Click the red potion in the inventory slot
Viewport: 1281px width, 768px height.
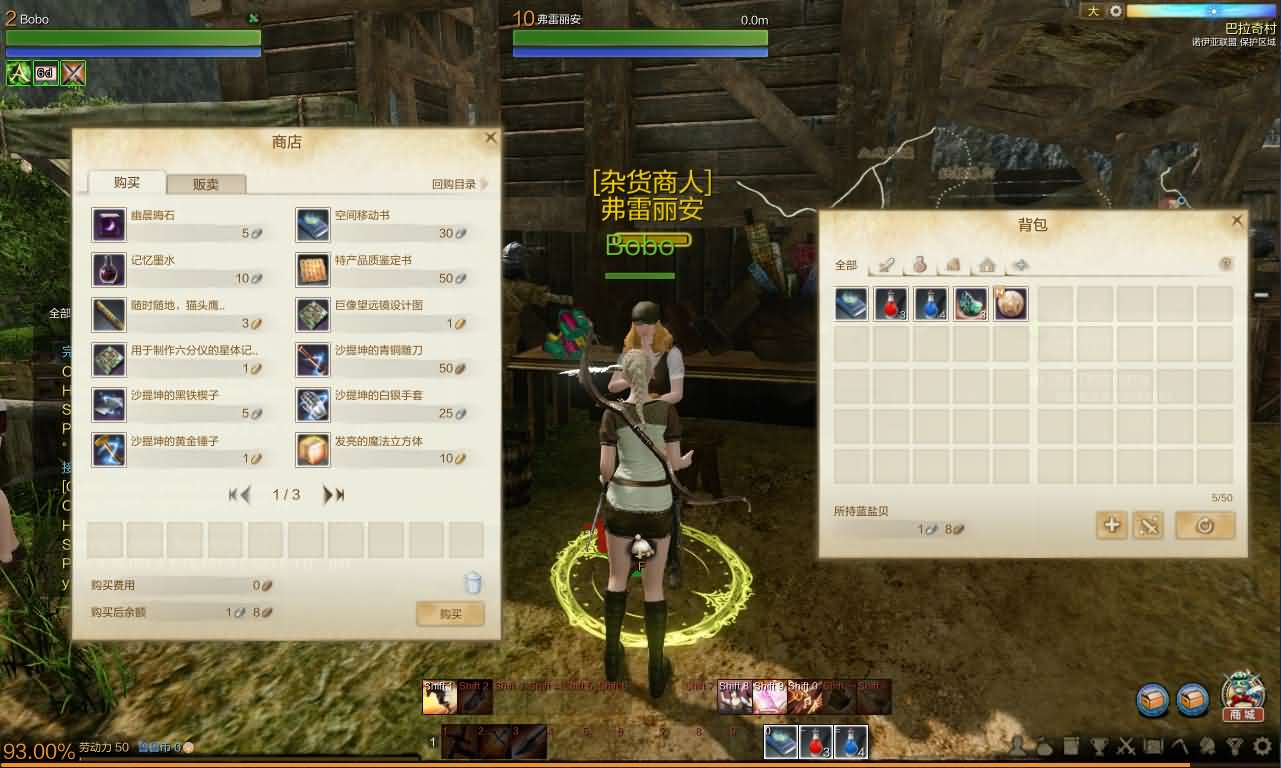[x=890, y=304]
